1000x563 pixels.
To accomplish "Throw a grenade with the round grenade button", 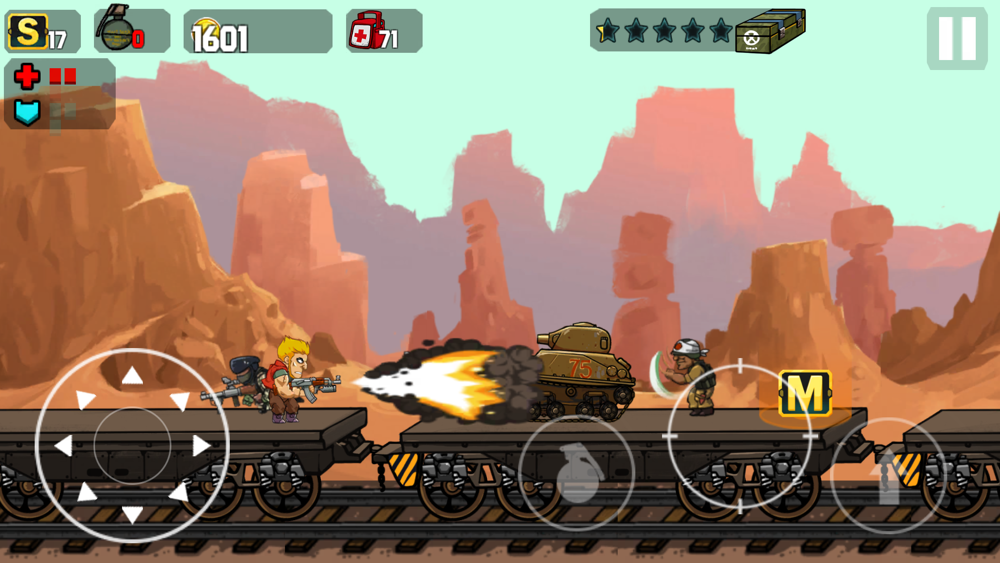I will 576,472.
